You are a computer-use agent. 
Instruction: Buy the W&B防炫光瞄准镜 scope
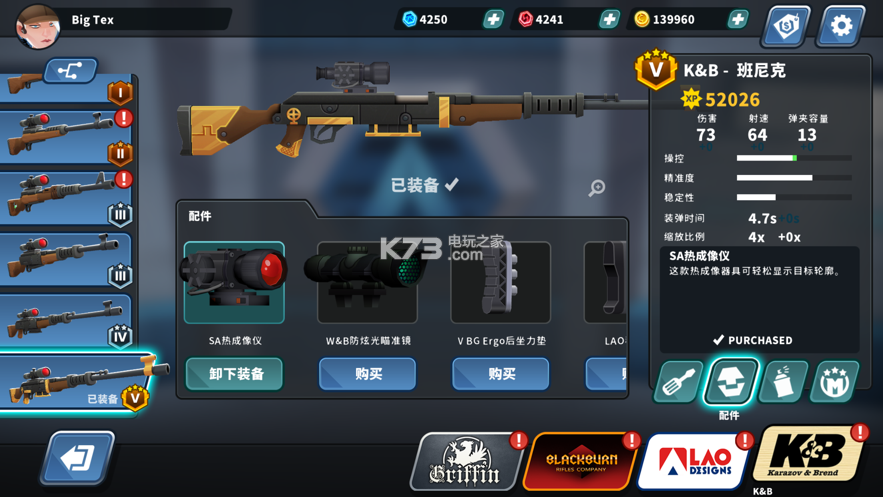point(367,374)
